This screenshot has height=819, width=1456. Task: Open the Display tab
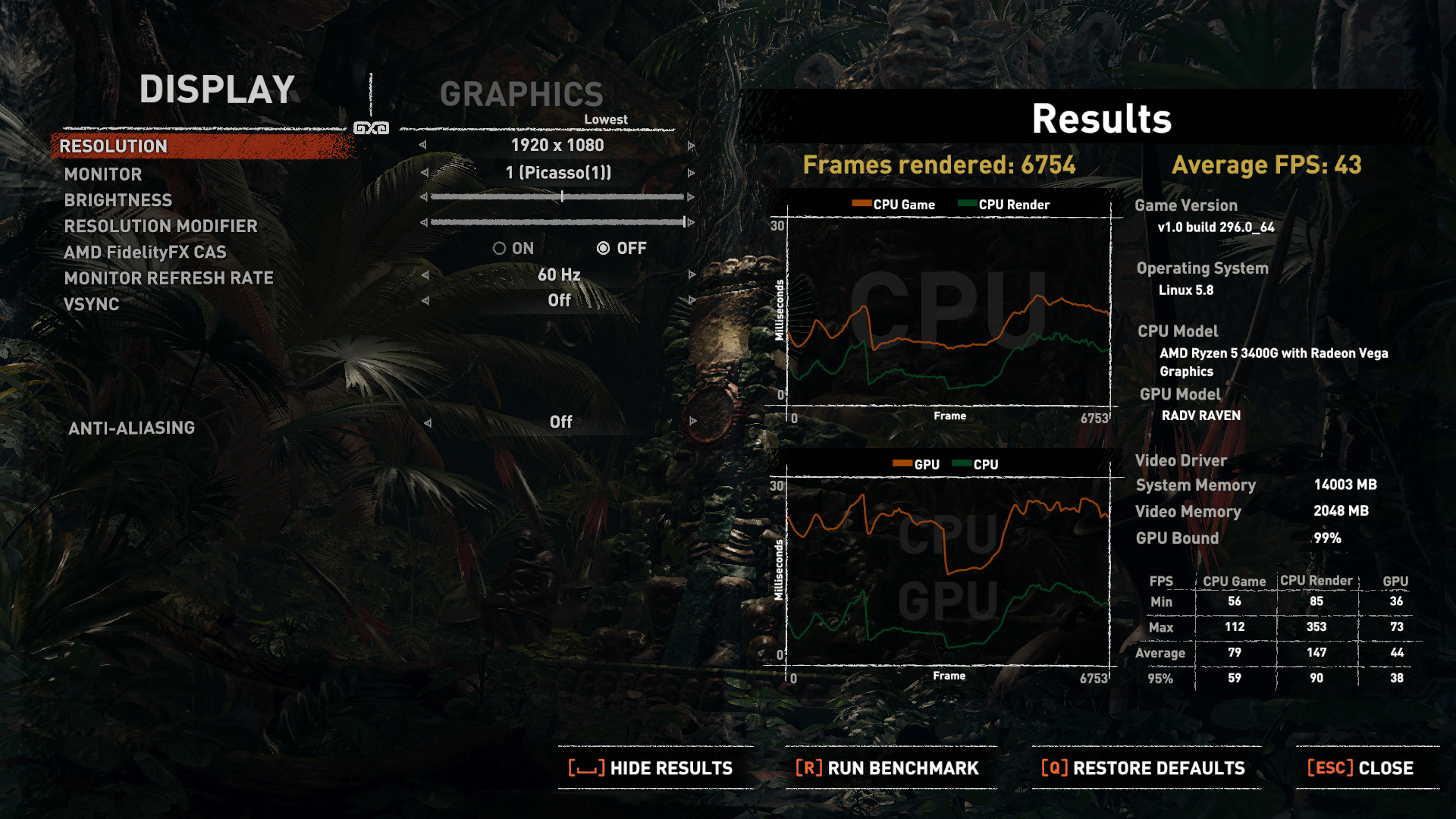tap(217, 90)
